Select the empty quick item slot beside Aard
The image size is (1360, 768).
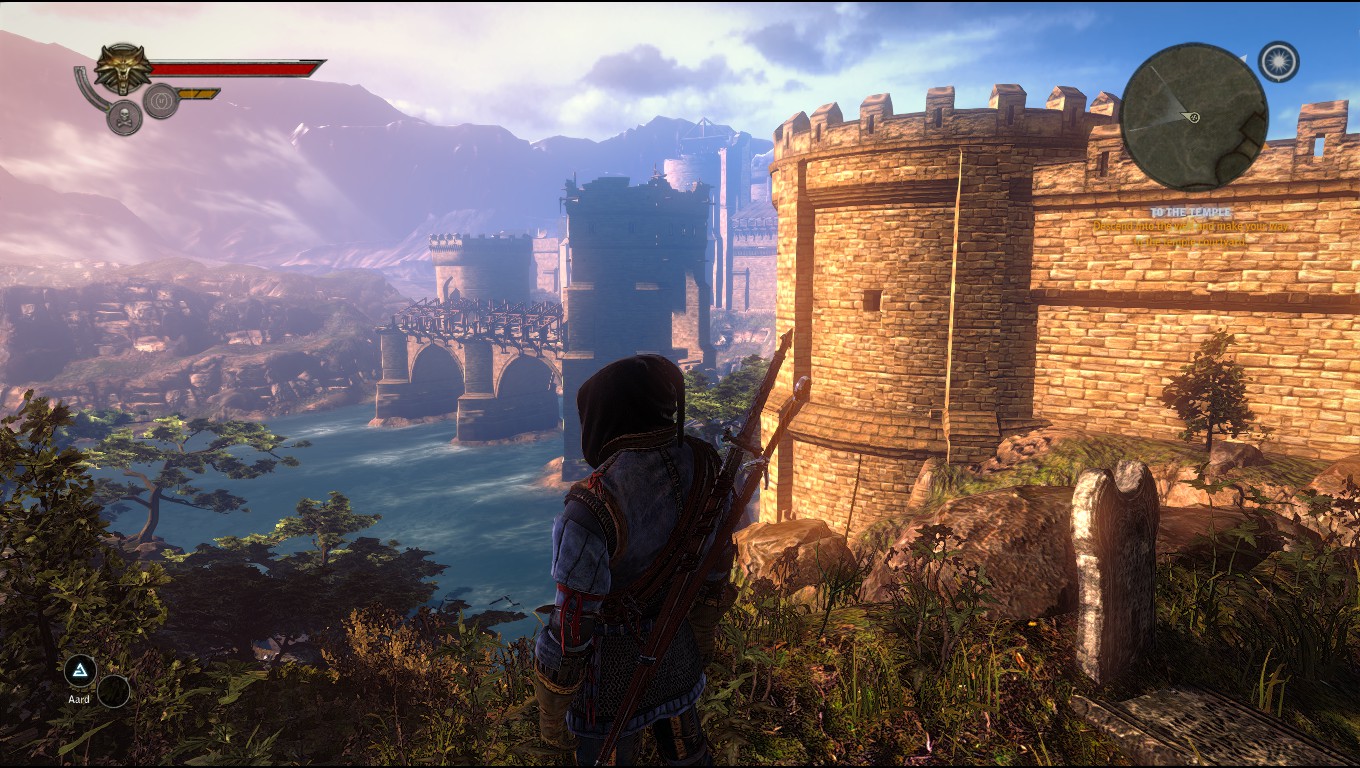pyautogui.click(x=113, y=691)
